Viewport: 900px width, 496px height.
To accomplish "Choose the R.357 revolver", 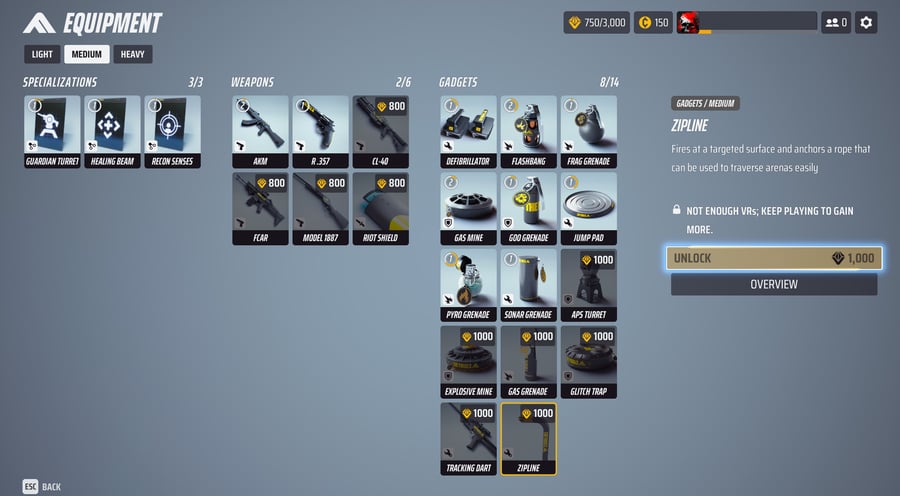I will [x=320, y=131].
